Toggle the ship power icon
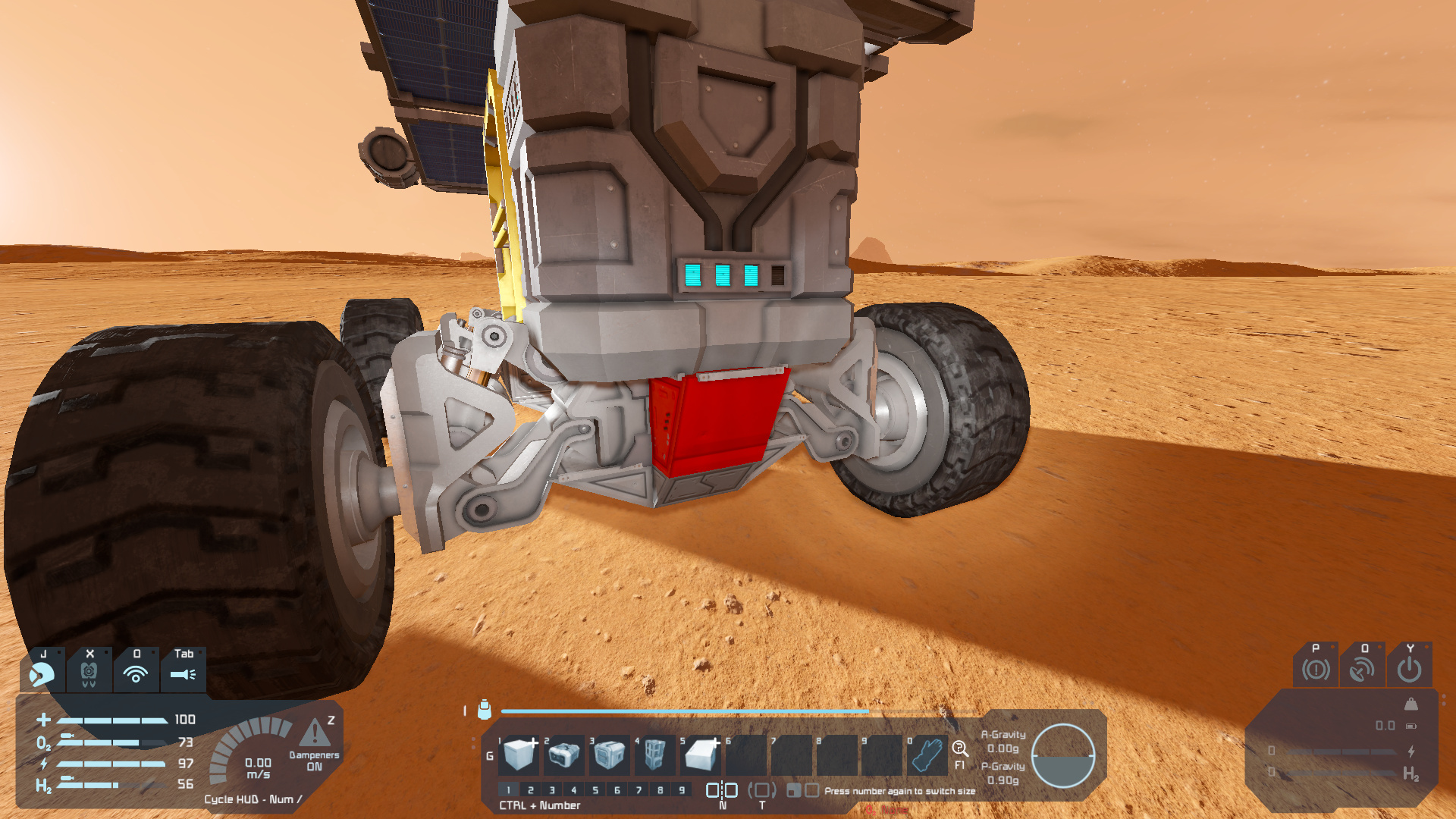 [1410, 669]
